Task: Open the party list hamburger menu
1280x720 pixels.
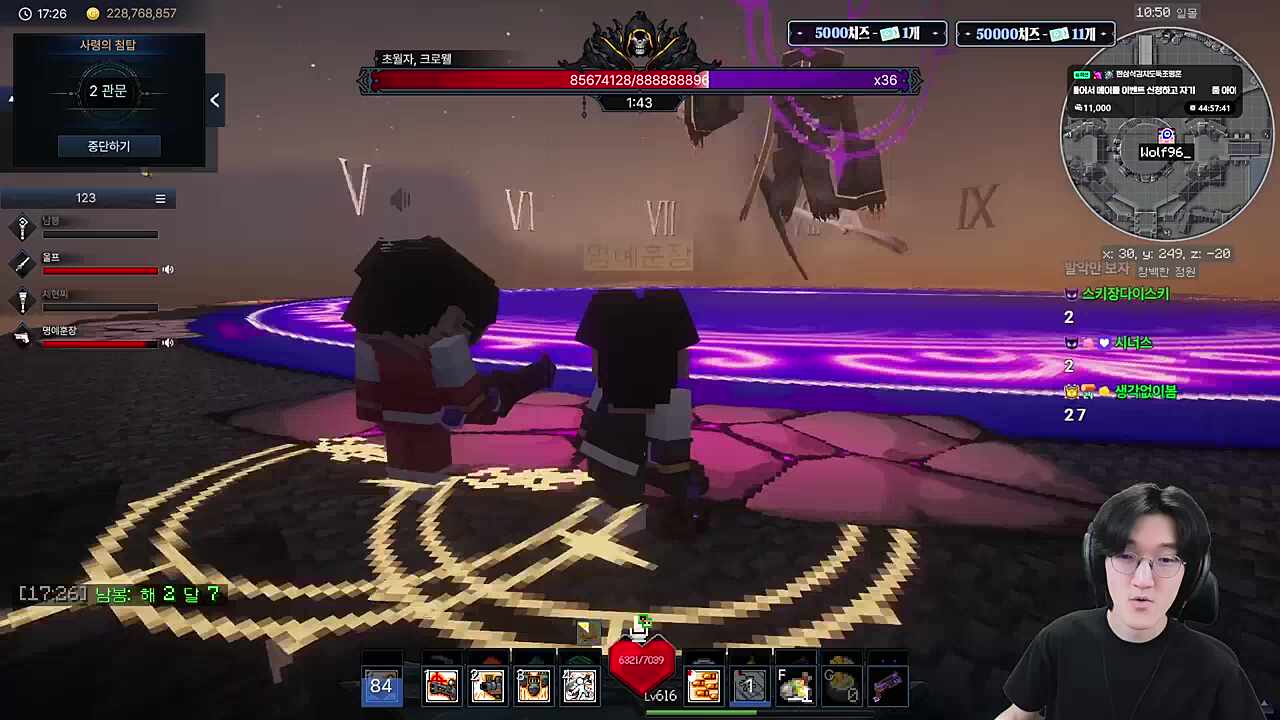Action: click(160, 198)
